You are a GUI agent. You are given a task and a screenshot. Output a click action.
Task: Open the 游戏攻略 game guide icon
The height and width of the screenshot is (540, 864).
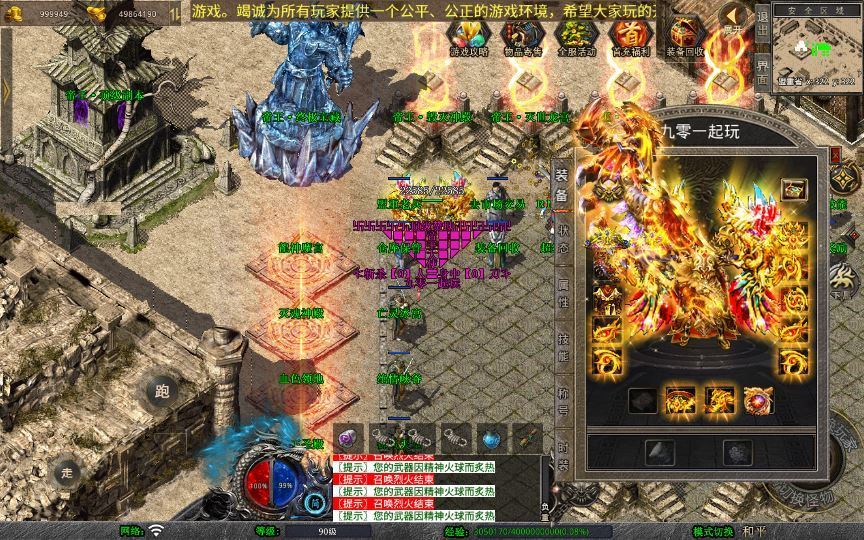(466, 36)
